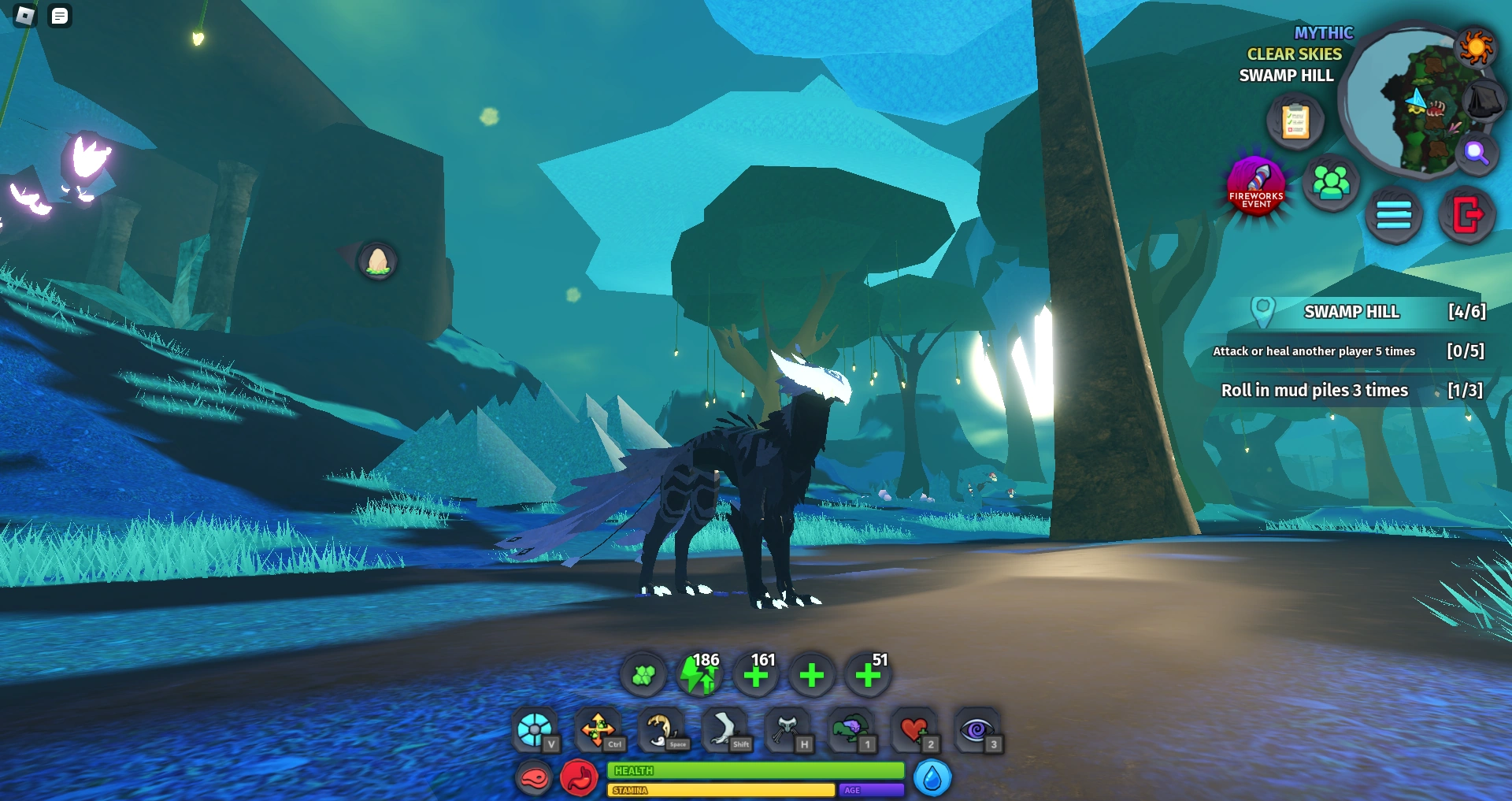The width and height of the screenshot is (1512, 801).
Task: Open the green players list icon
Action: pyautogui.click(x=1332, y=183)
